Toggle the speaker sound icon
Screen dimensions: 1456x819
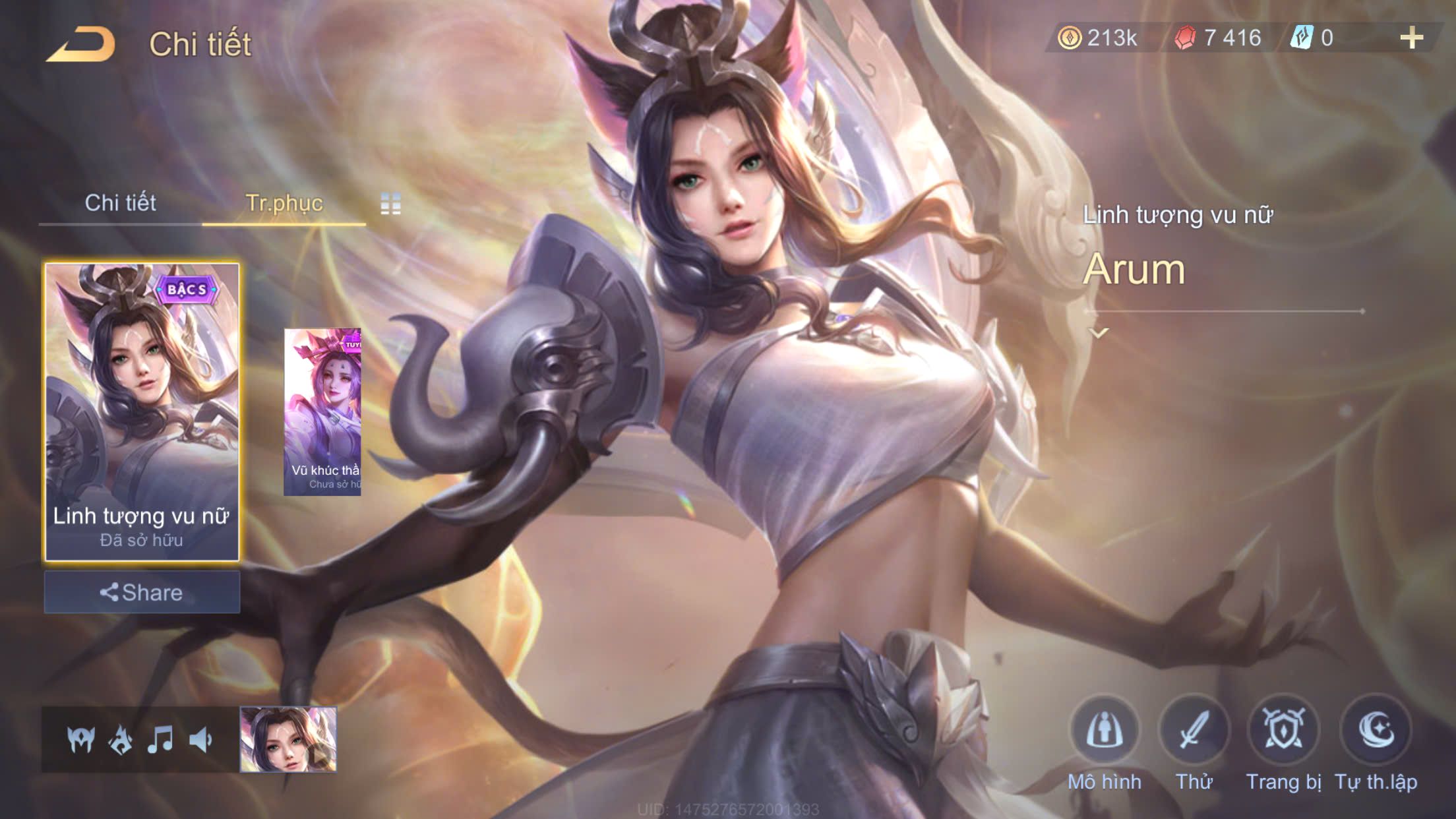[x=200, y=740]
